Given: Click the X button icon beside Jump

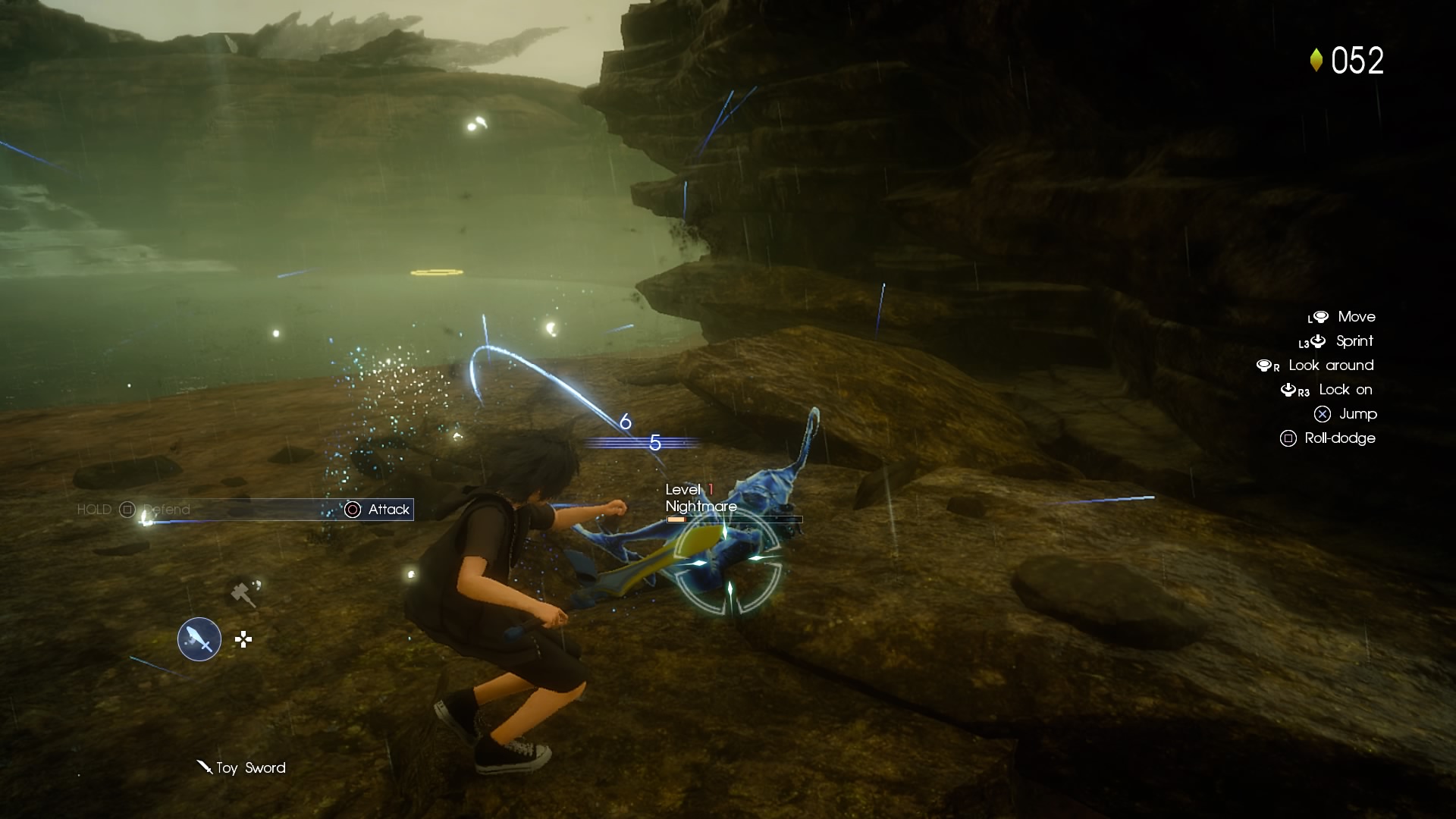Looking at the screenshot, I should click(x=1323, y=414).
